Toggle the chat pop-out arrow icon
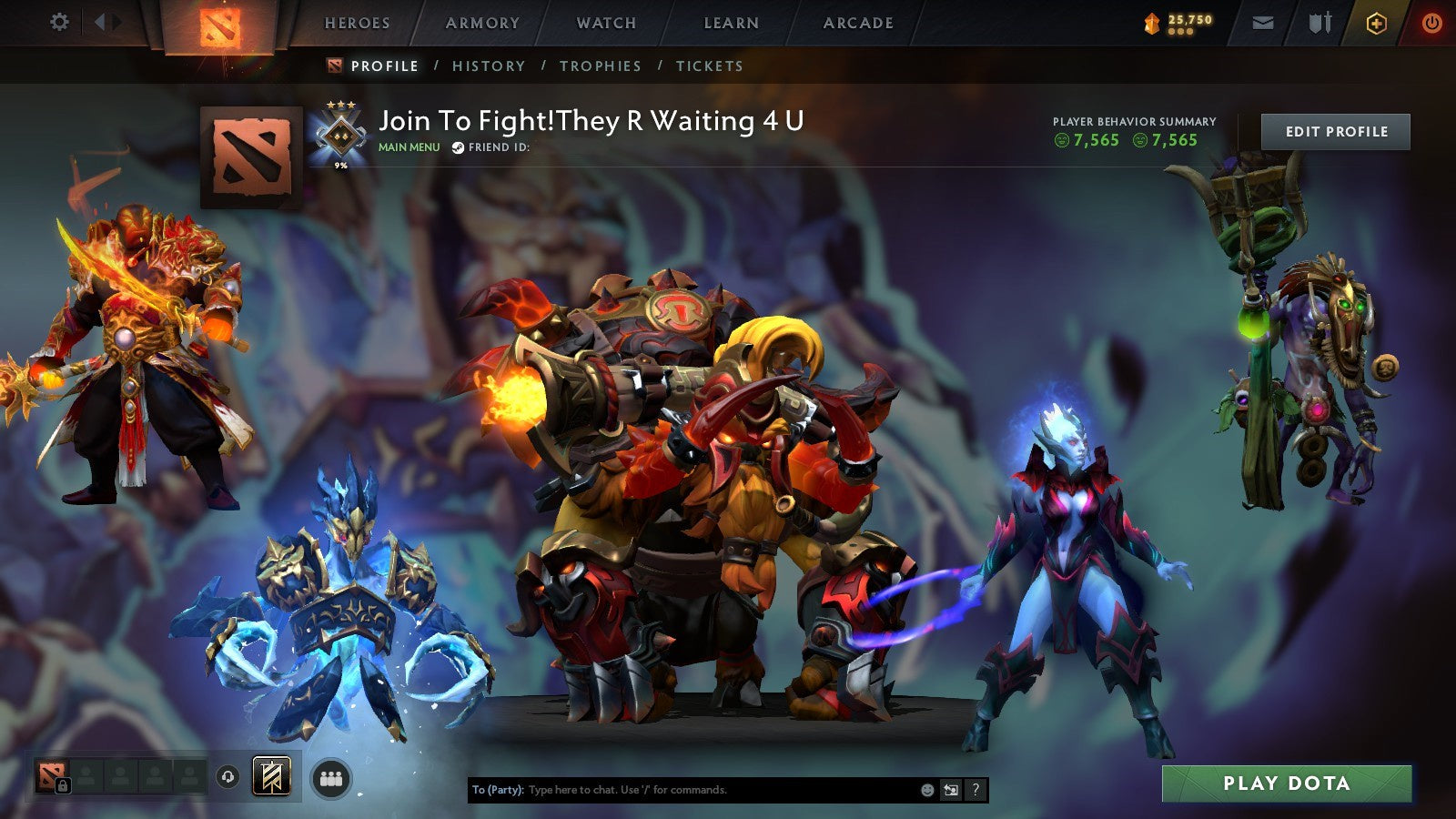1456x819 pixels. click(950, 790)
